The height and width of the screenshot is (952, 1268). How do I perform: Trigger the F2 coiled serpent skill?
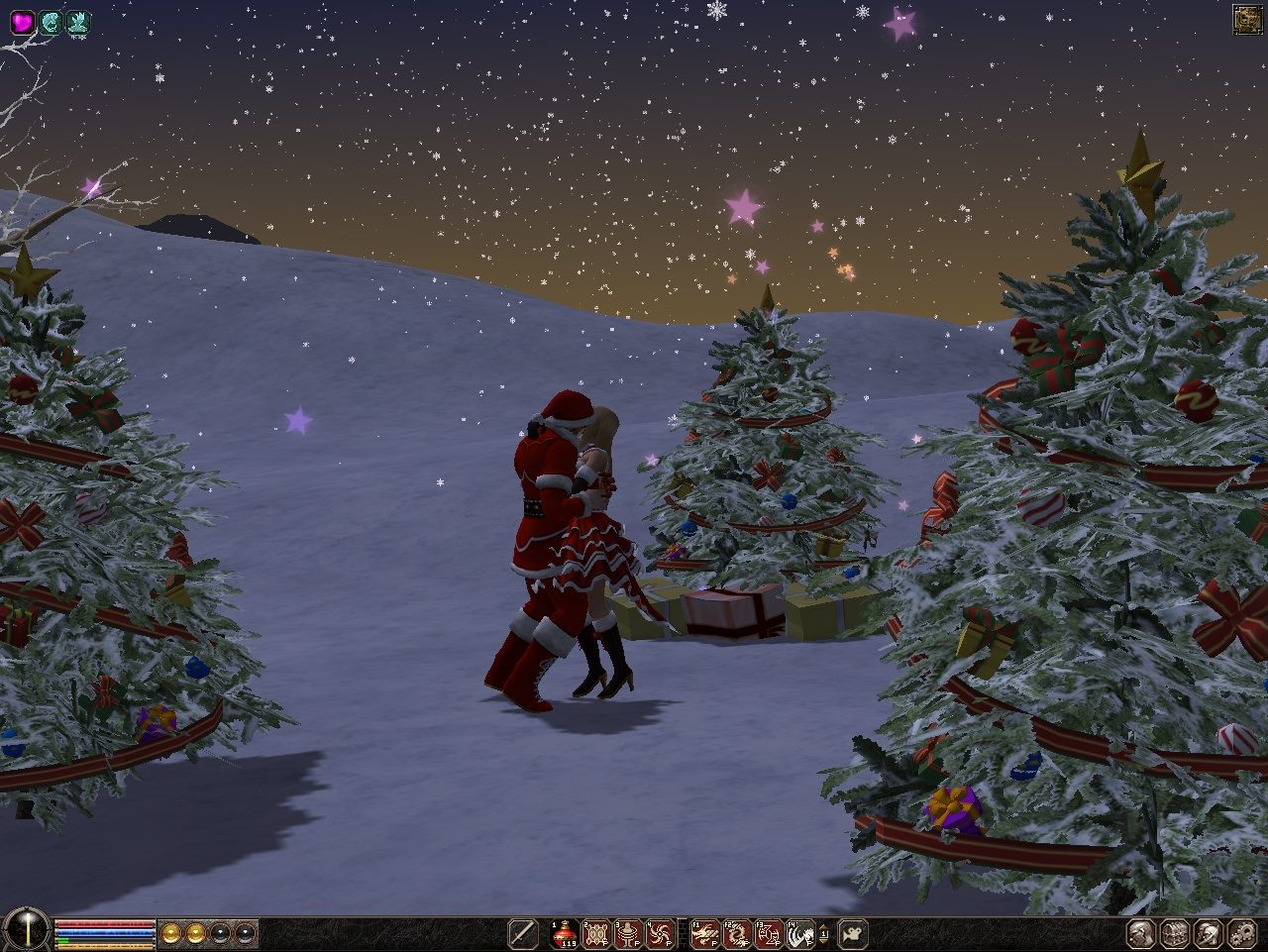coord(737,933)
